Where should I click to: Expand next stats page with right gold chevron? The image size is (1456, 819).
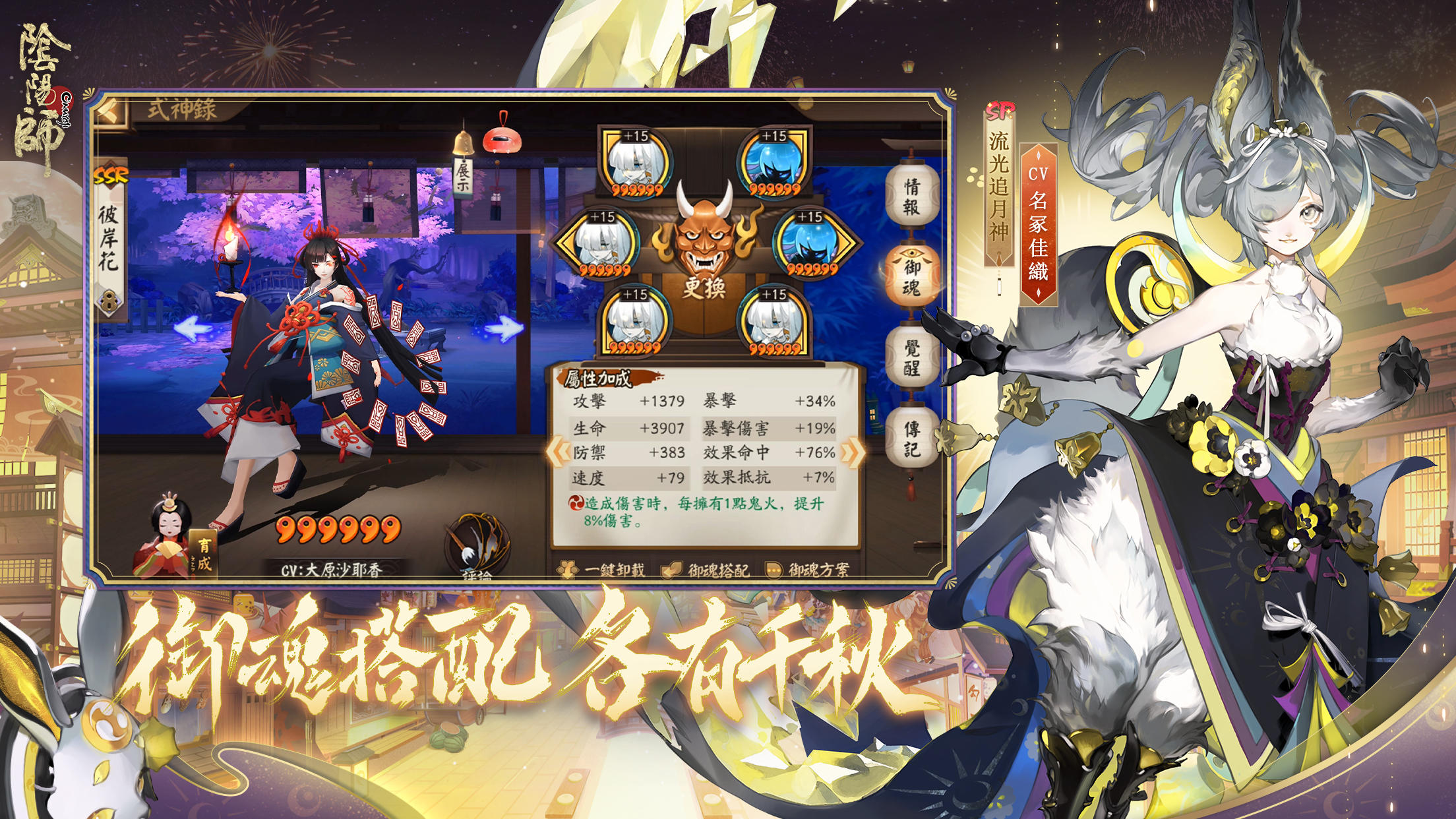(x=852, y=453)
